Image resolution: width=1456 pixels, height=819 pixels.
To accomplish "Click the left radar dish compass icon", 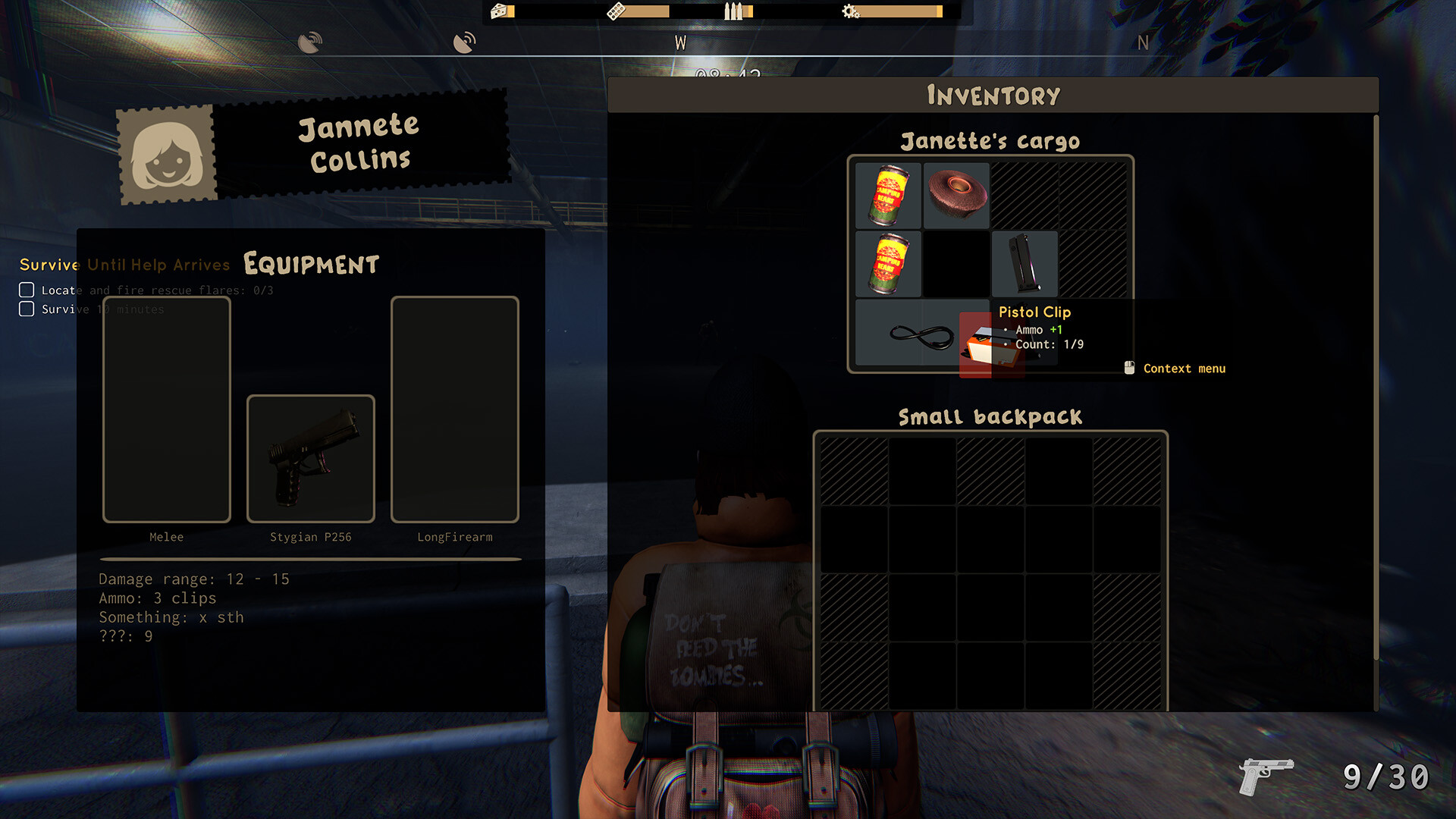I will click(x=311, y=40).
